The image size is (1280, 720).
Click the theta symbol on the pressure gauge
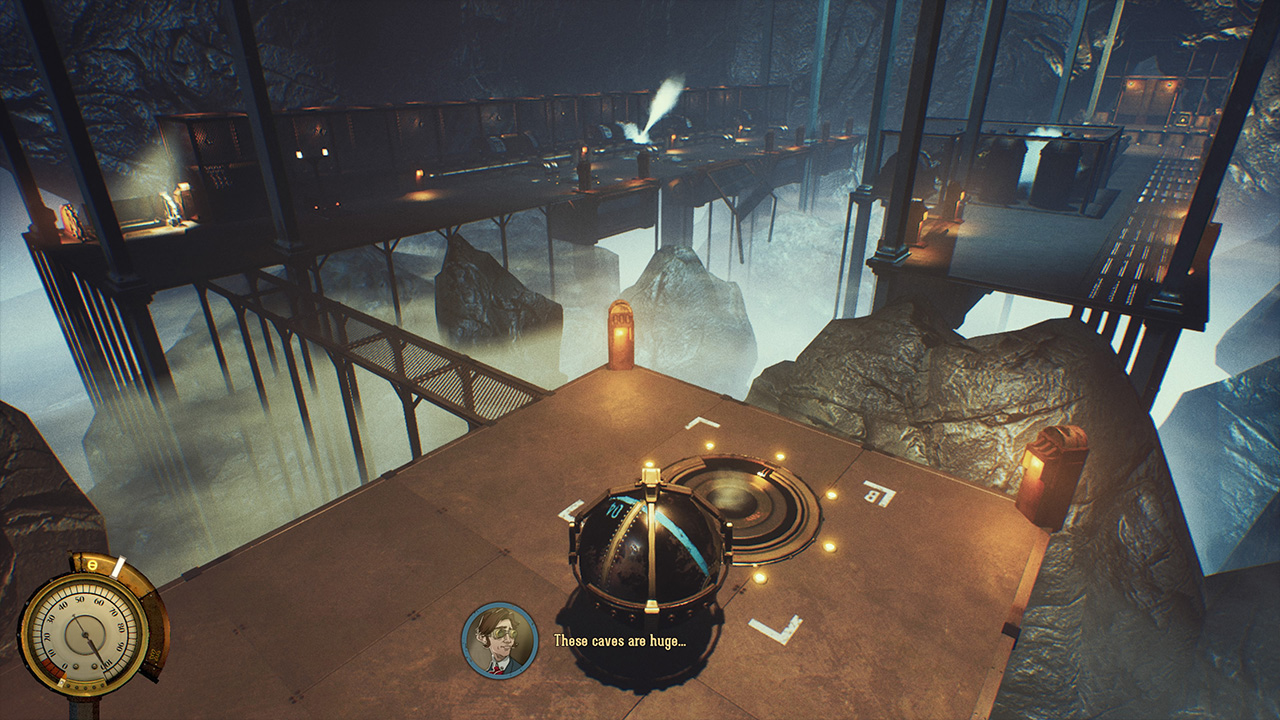[92, 565]
